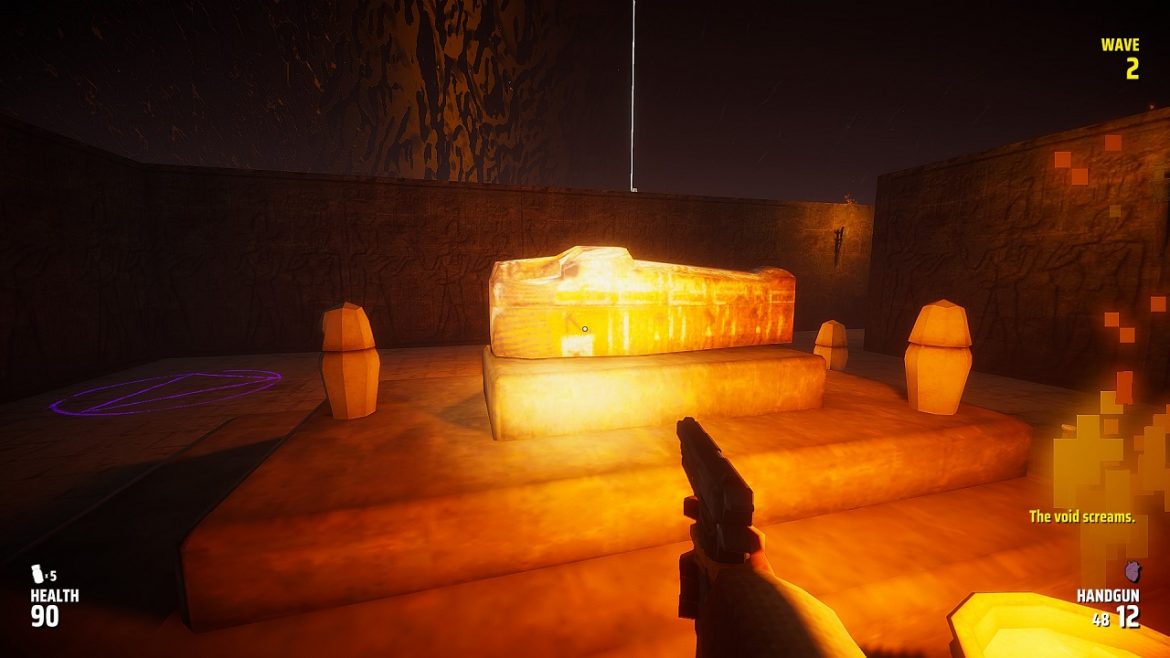The height and width of the screenshot is (658, 1170).
Task: Click the purple heart icon above HANDGUN
Action: (x=1132, y=571)
